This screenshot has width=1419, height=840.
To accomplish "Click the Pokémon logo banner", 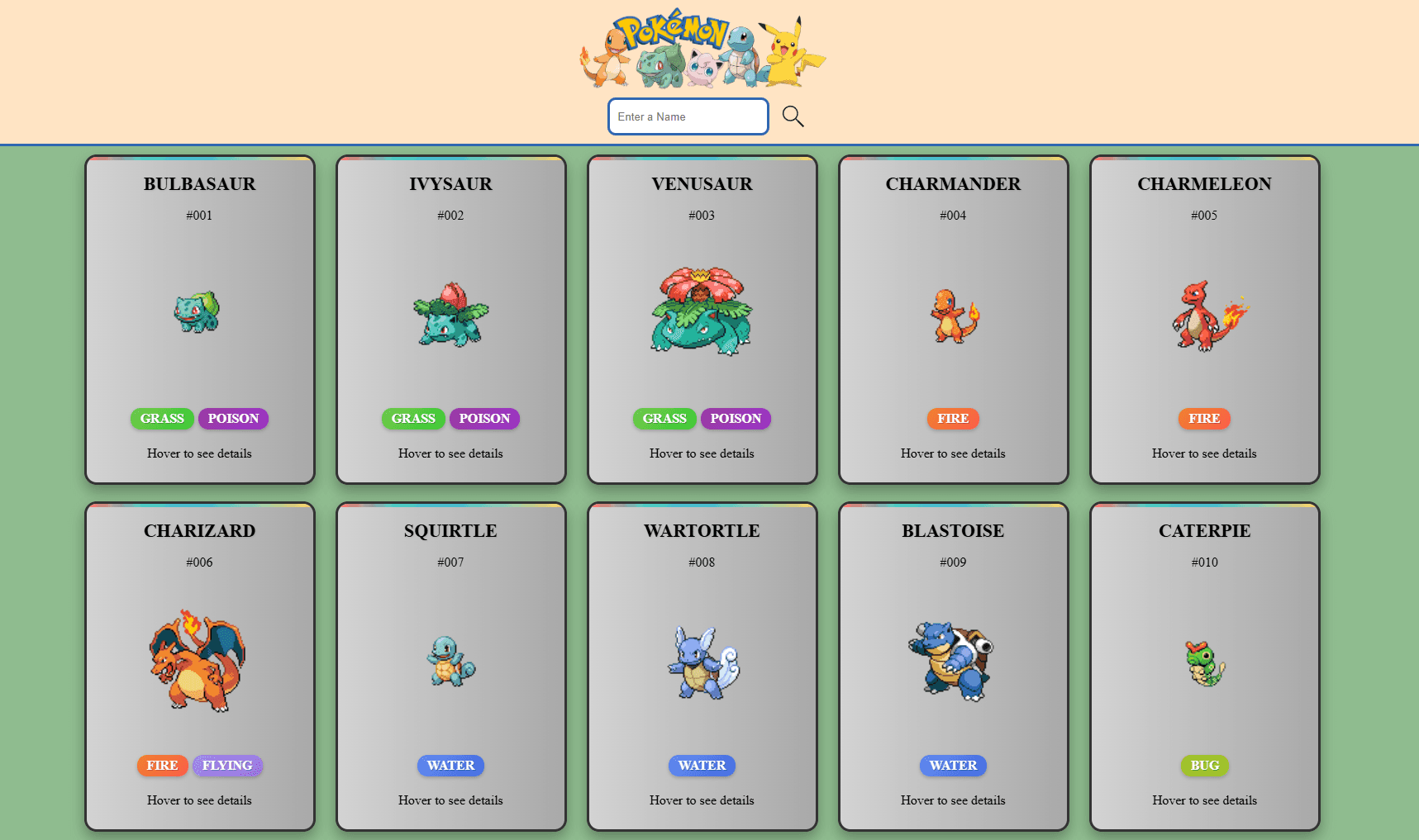I will 701,50.
